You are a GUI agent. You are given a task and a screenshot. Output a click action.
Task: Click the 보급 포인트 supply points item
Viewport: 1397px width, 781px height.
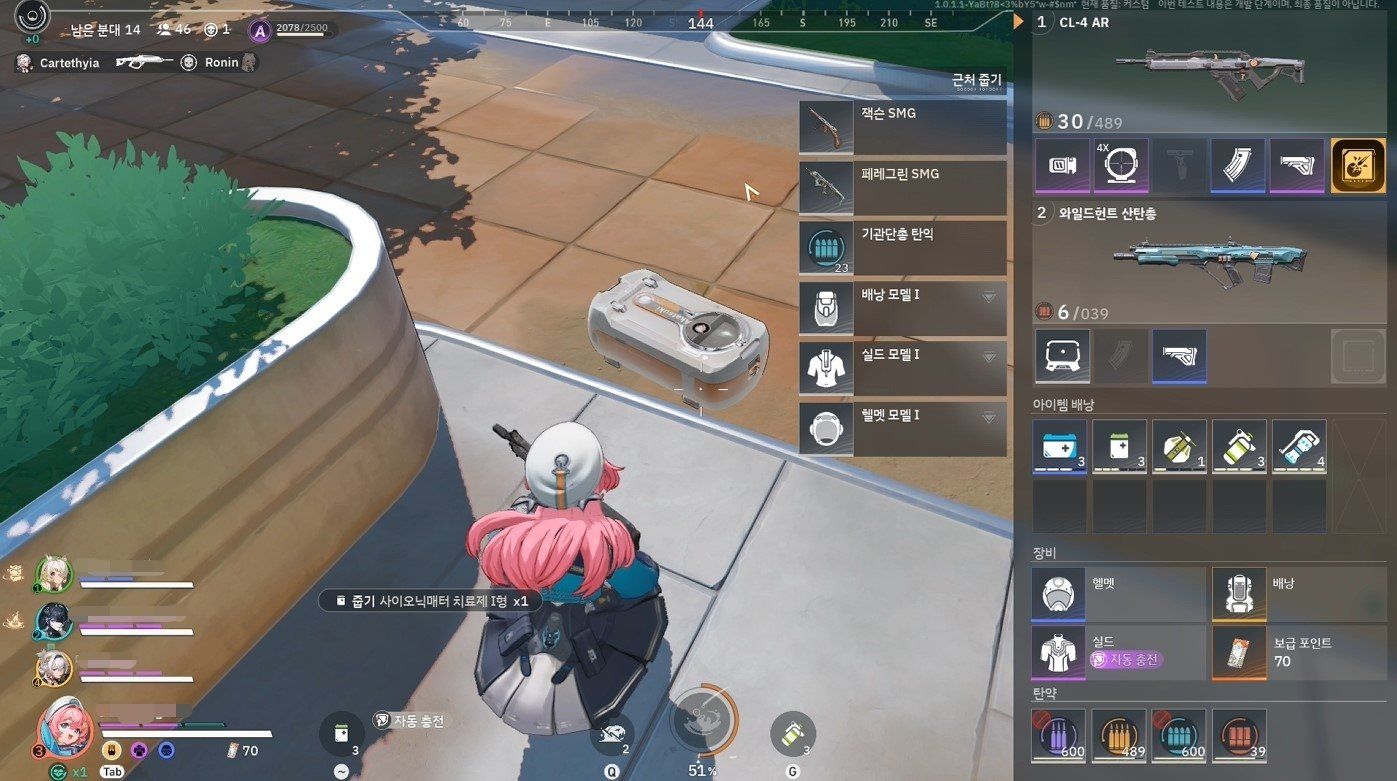(x=1298, y=652)
